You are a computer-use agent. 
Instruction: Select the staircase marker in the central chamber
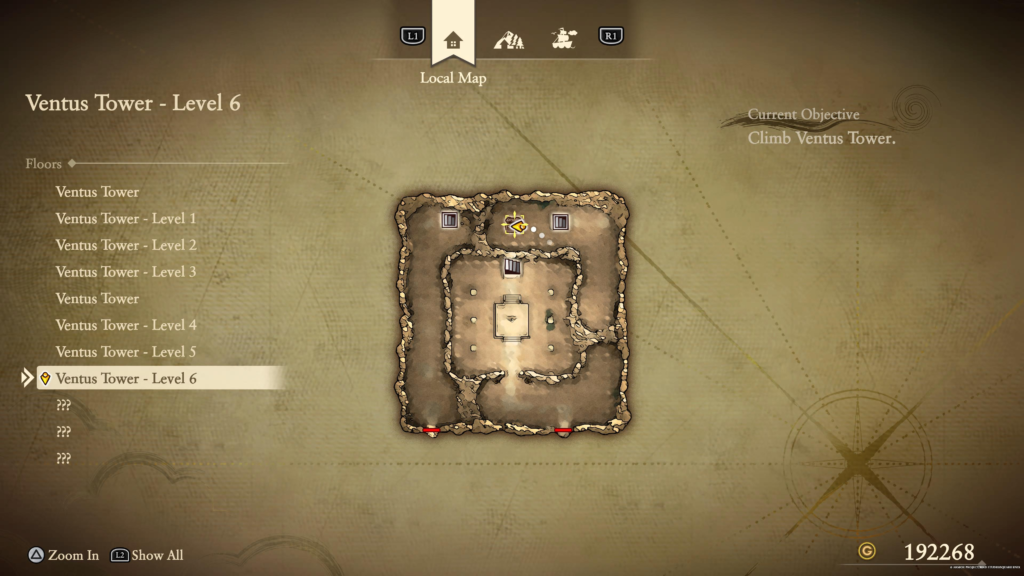(512, 268)
